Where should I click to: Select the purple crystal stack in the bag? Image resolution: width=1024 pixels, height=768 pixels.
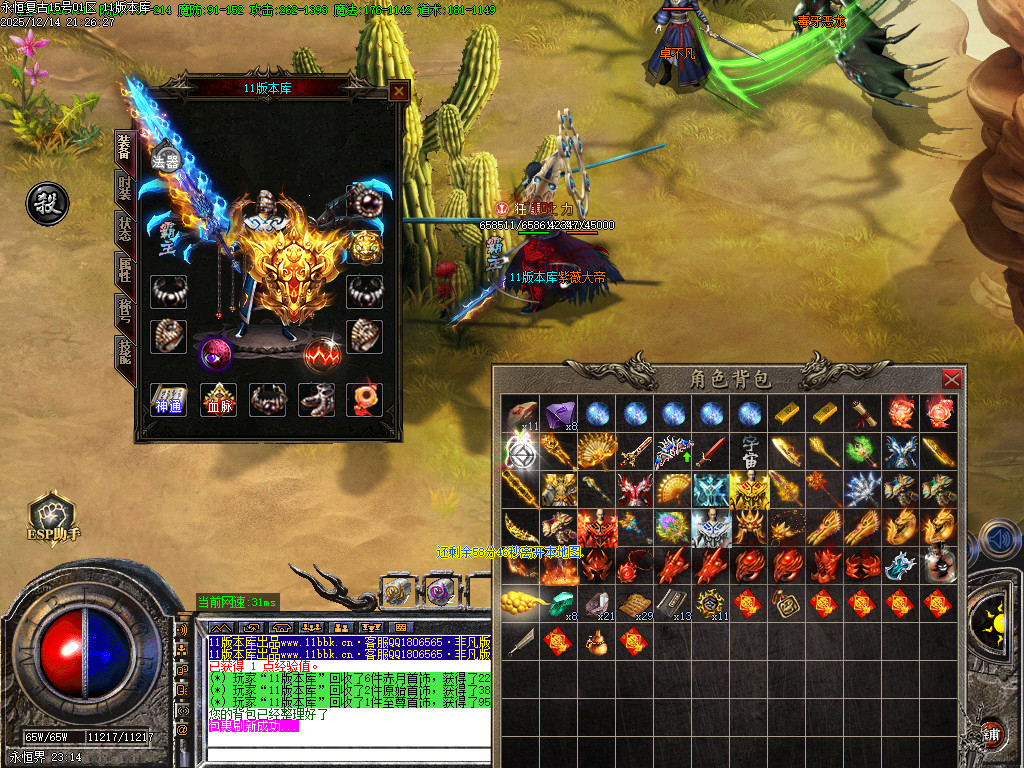(557, 413)
